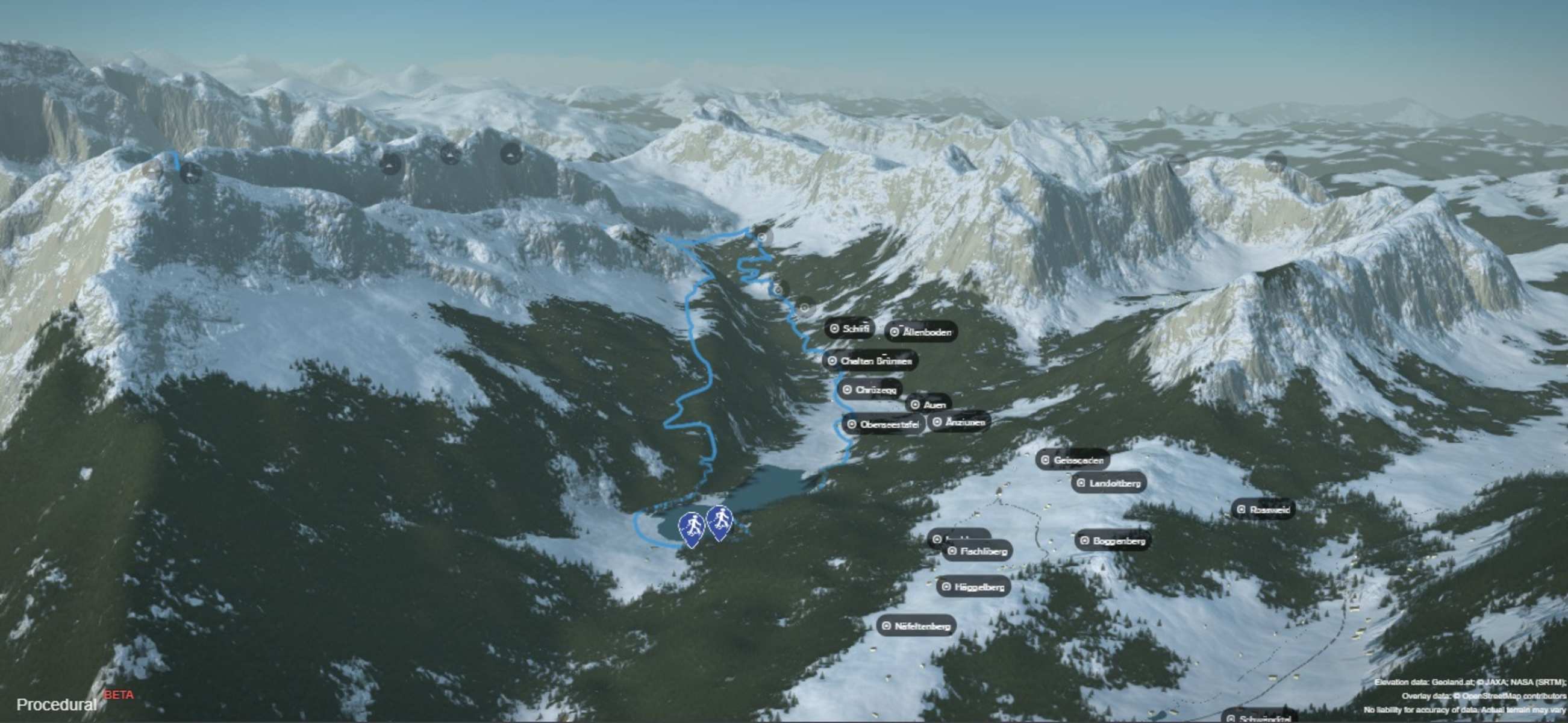This screenshot has height=723, width=1568.
Task: Click the Chrüzegg place marker
Action: point(870,389)
